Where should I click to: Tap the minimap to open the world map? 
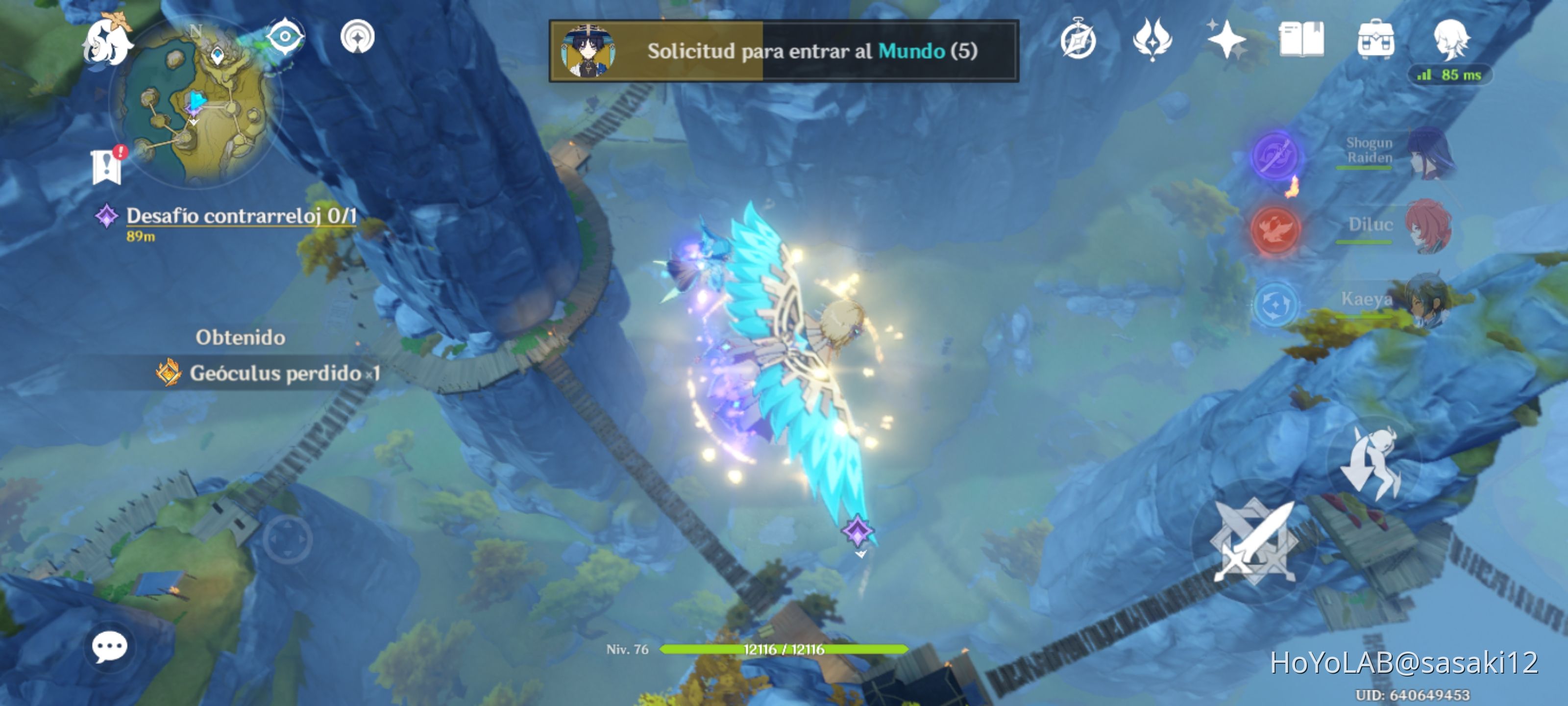[x=207, y=103]
